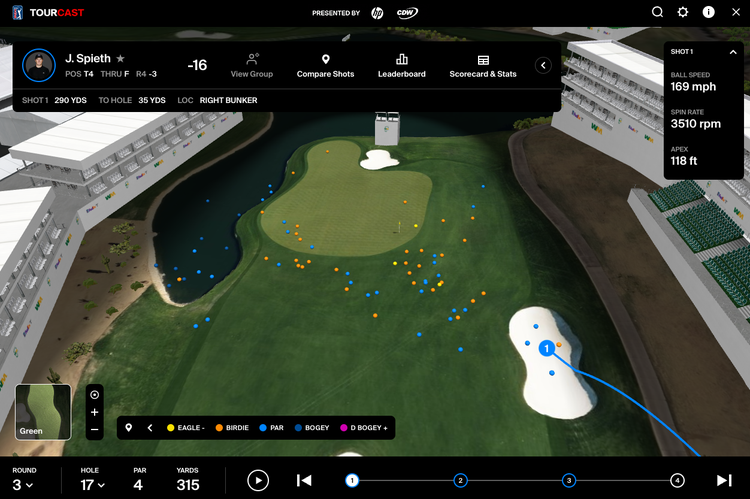Screen dimensions: 750x499
Task: Skip back to the previous shot
Action: [304, 481]
